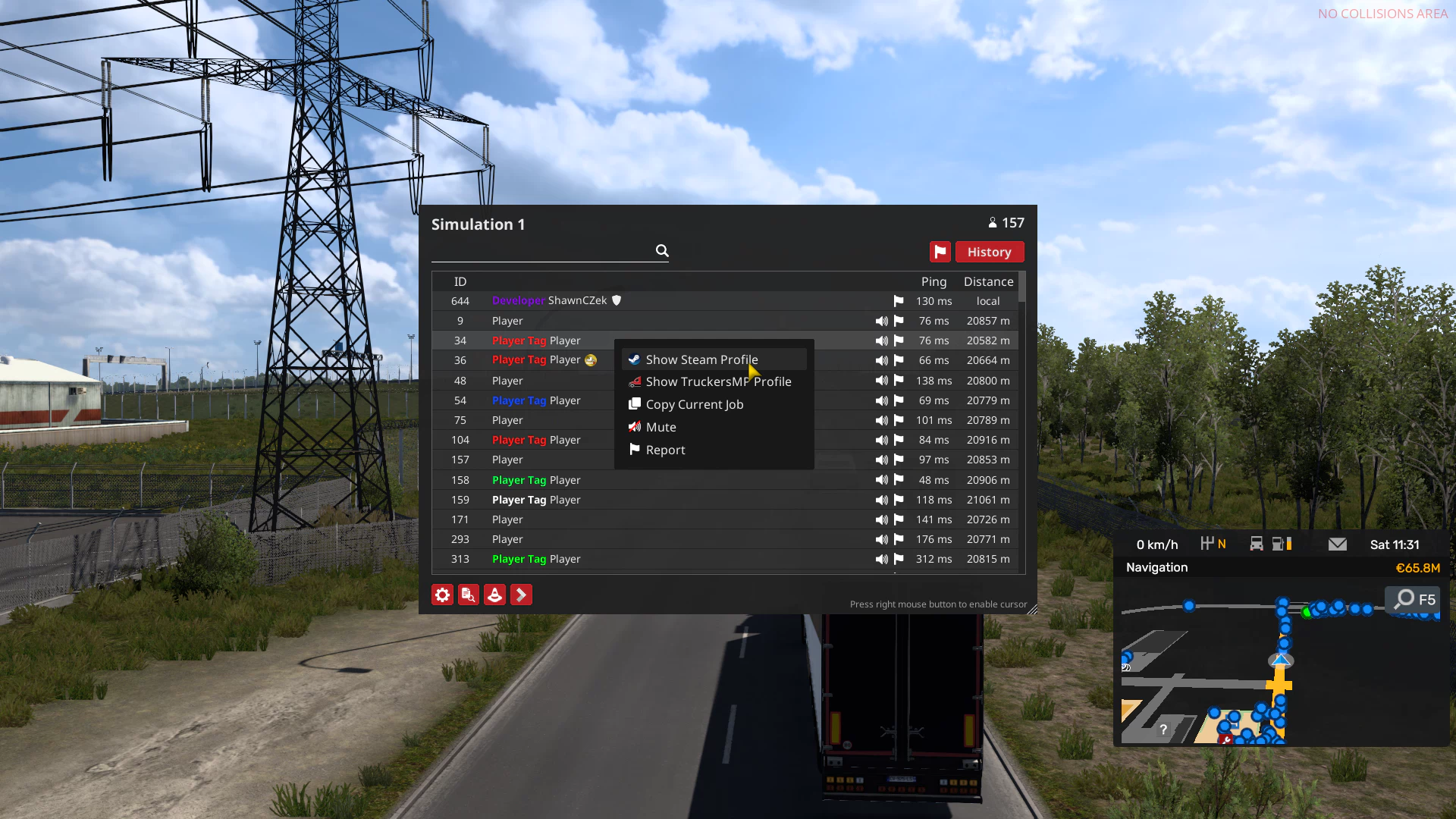Toggle the flag next to Developer ShawnCZek
Image resolution: width=1456 pixels, height=819 pixels.
(898, 301)
